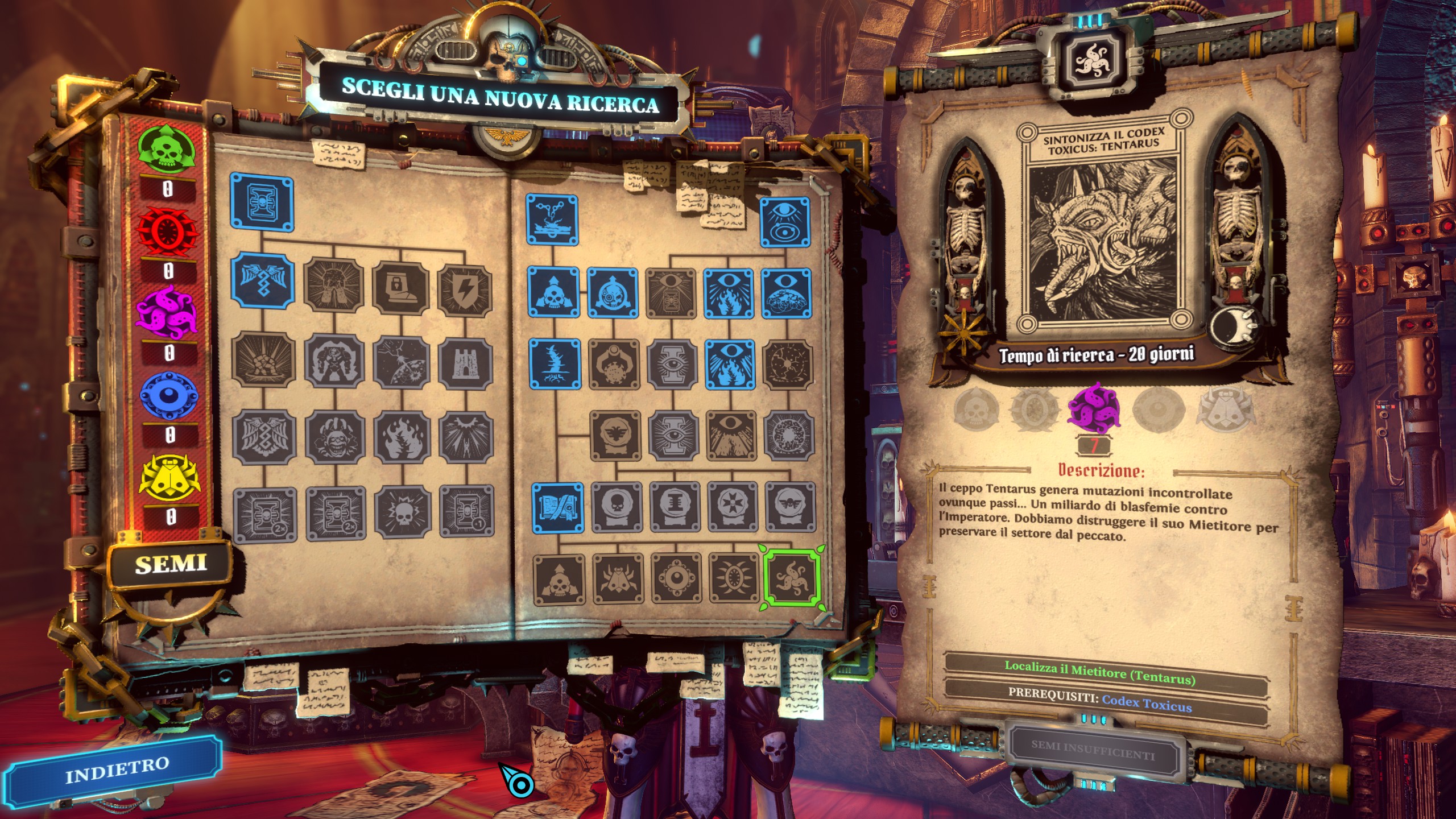Open the Codex Toxicus prerequisite link
Viewport: 1456px width, 819px height.
click(1147, 704)
